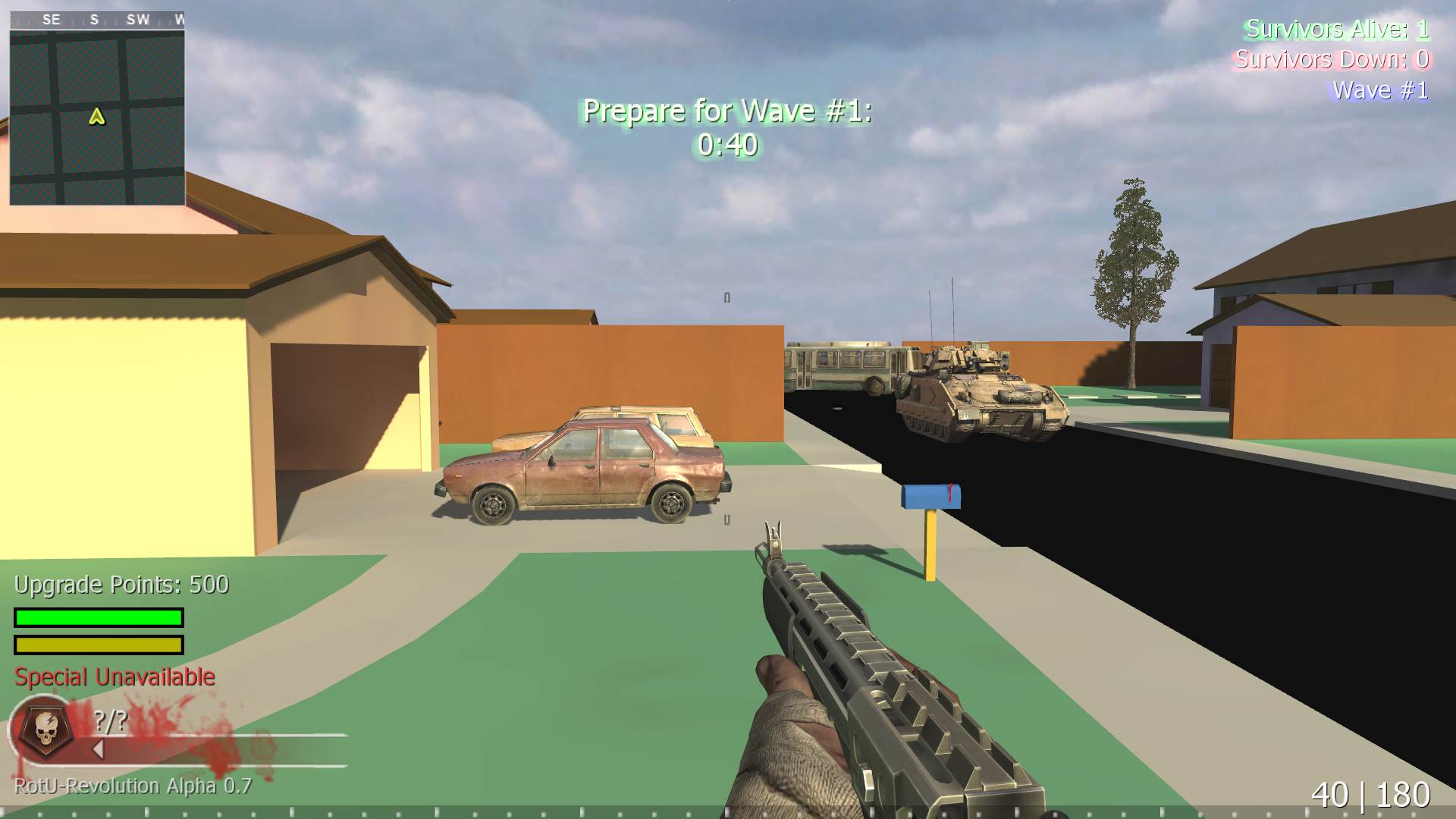Expand the S compass marker
Image resolution: width=1456 pixels, height=819 pixels.
pyautogui.click(x=94, y=19)
